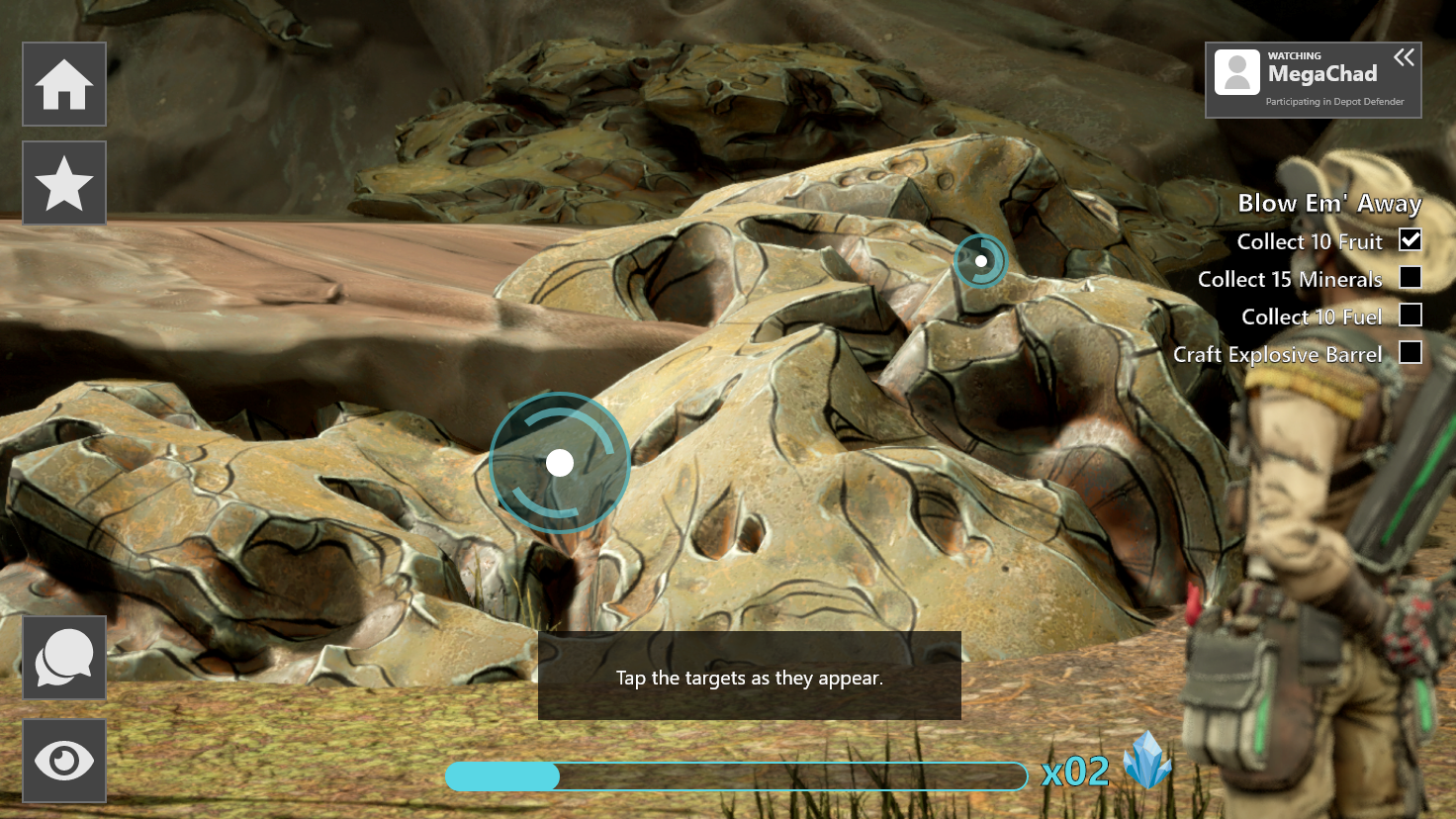Open the home button
The image size is (1456, 819).
[x=64, y=84]
